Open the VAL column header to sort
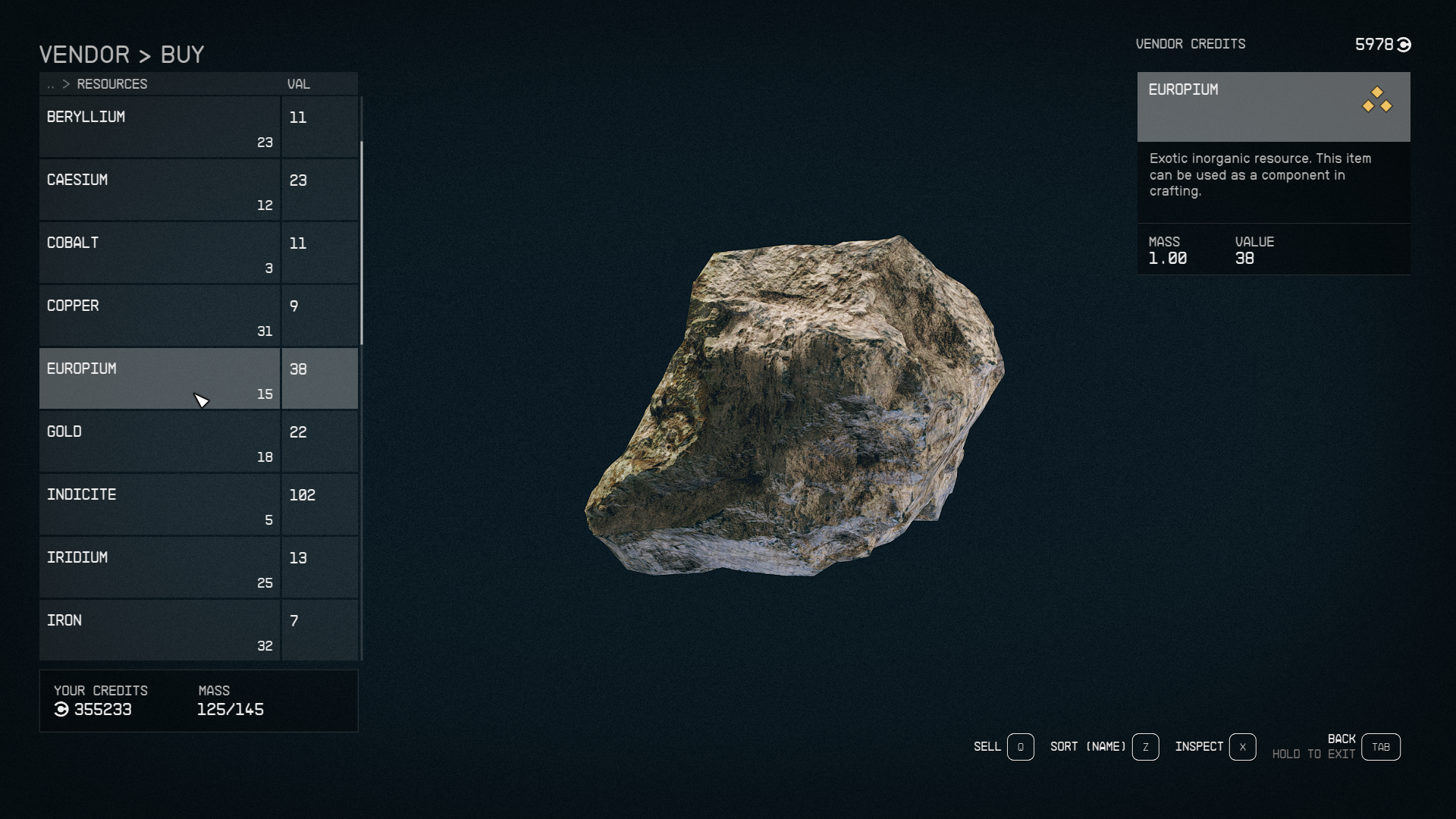 tap(300, 84)
